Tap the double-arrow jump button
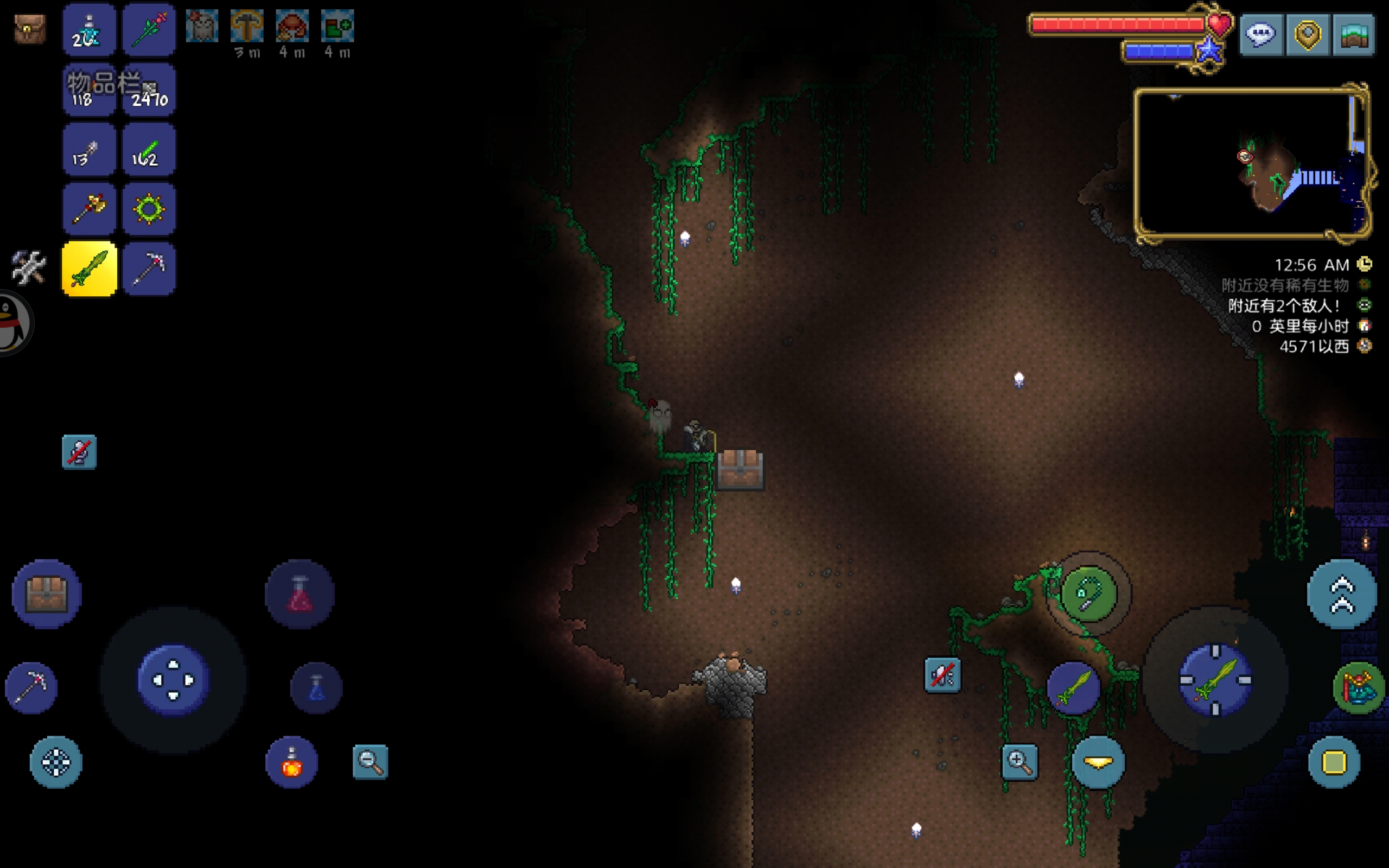The width and height of the screenshot is (1389, 868). [x=1341, y=593]
